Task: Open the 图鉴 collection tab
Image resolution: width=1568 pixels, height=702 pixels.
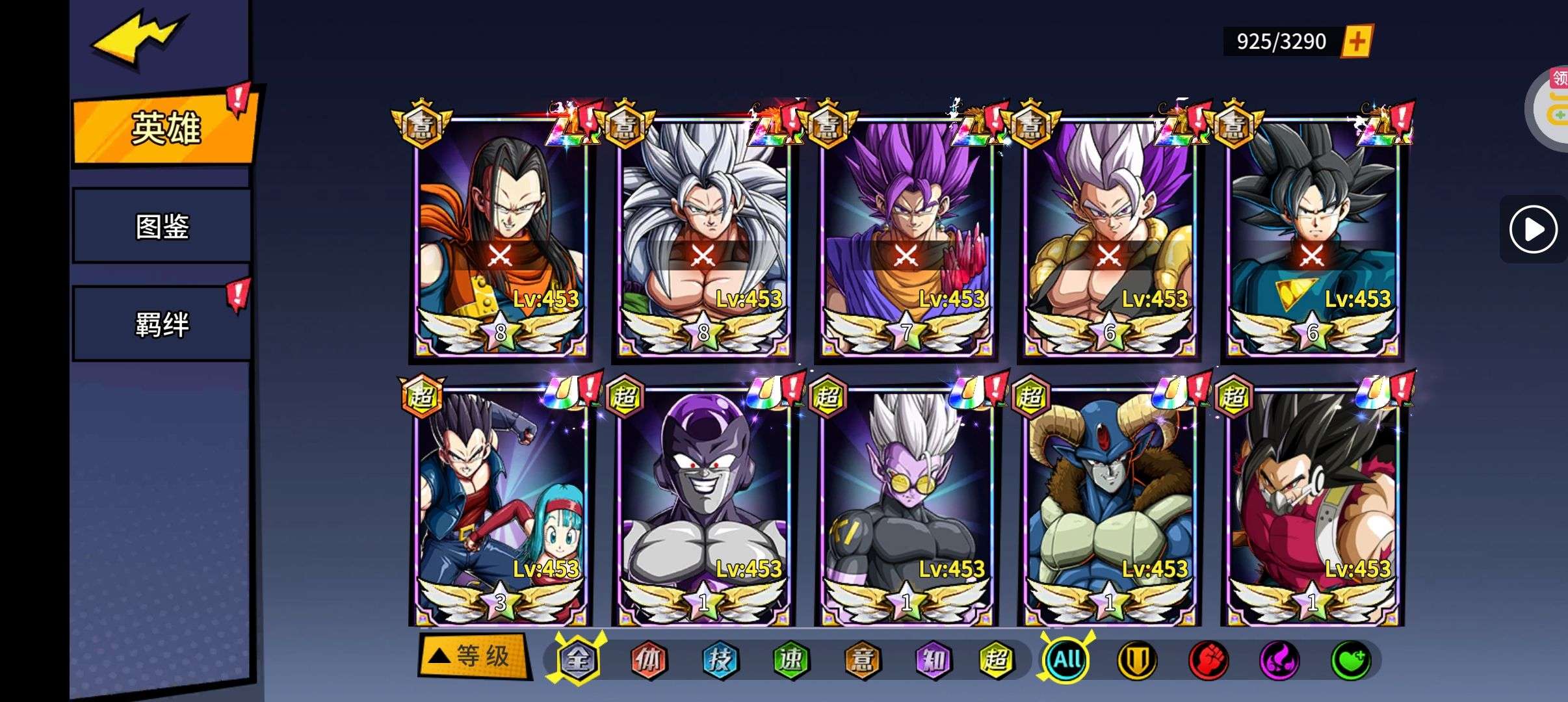Action: tap(162, 226)
